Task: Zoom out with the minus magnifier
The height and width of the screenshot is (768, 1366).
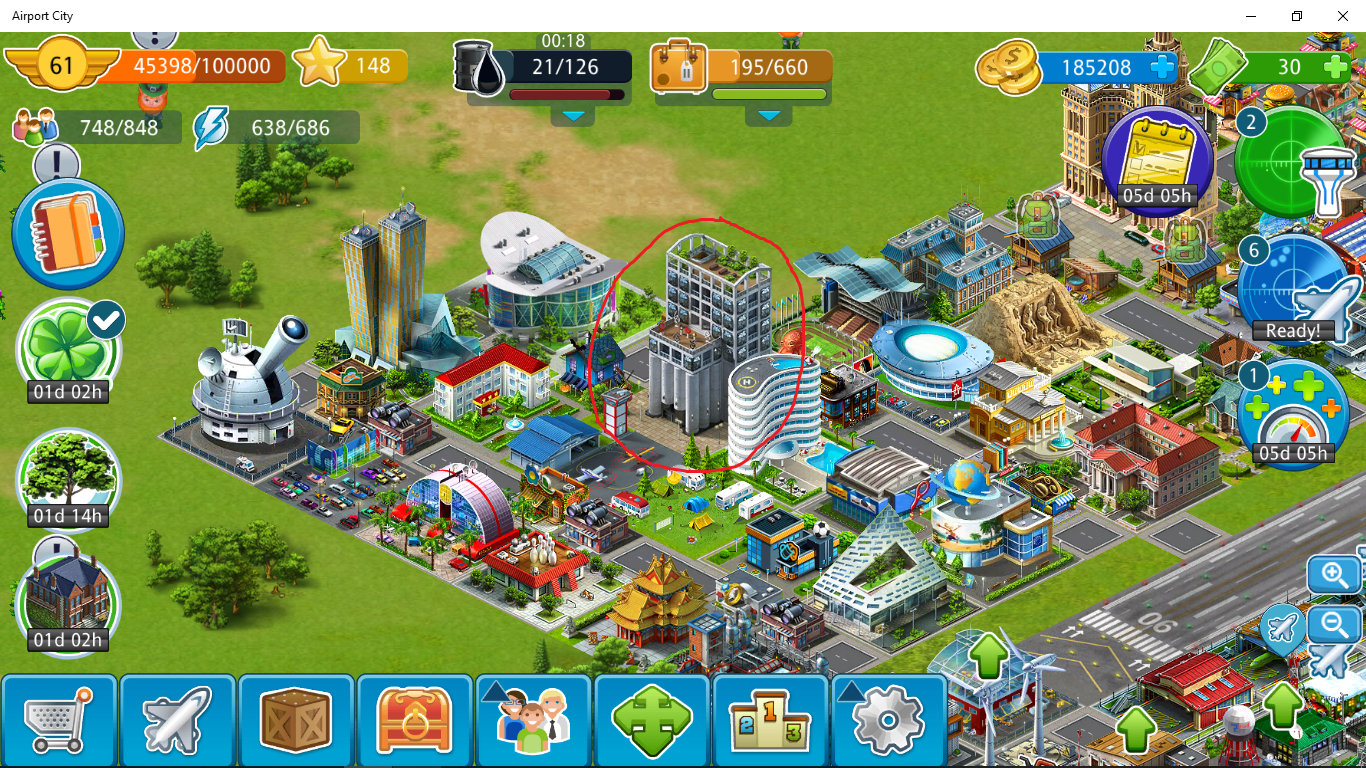Action: click(1334, 625)
